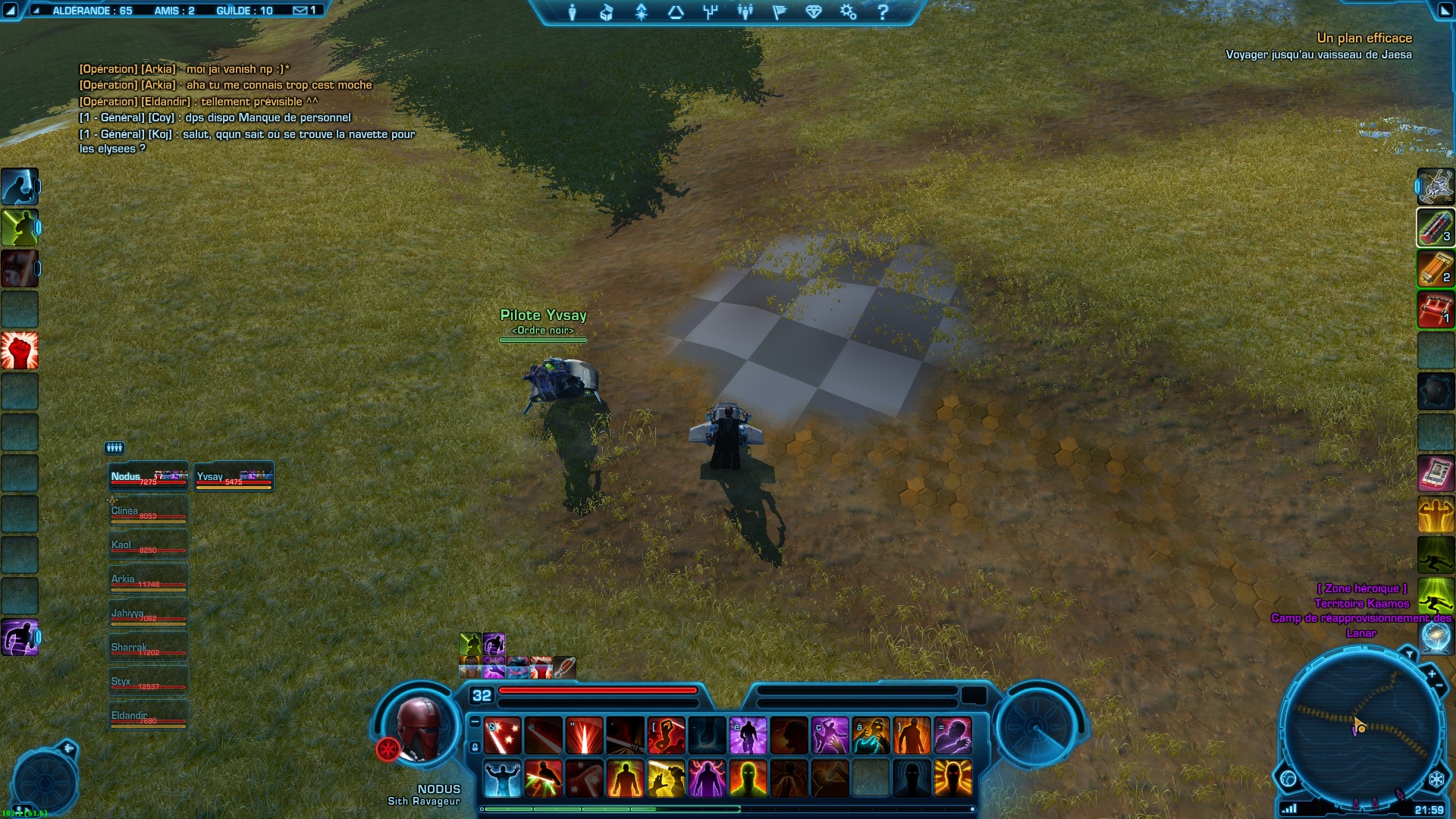Image resolution: width=1456 pixels, height=819 pixels.
Task: Open the character sheet from top menu
Action: tap(573, 12)
